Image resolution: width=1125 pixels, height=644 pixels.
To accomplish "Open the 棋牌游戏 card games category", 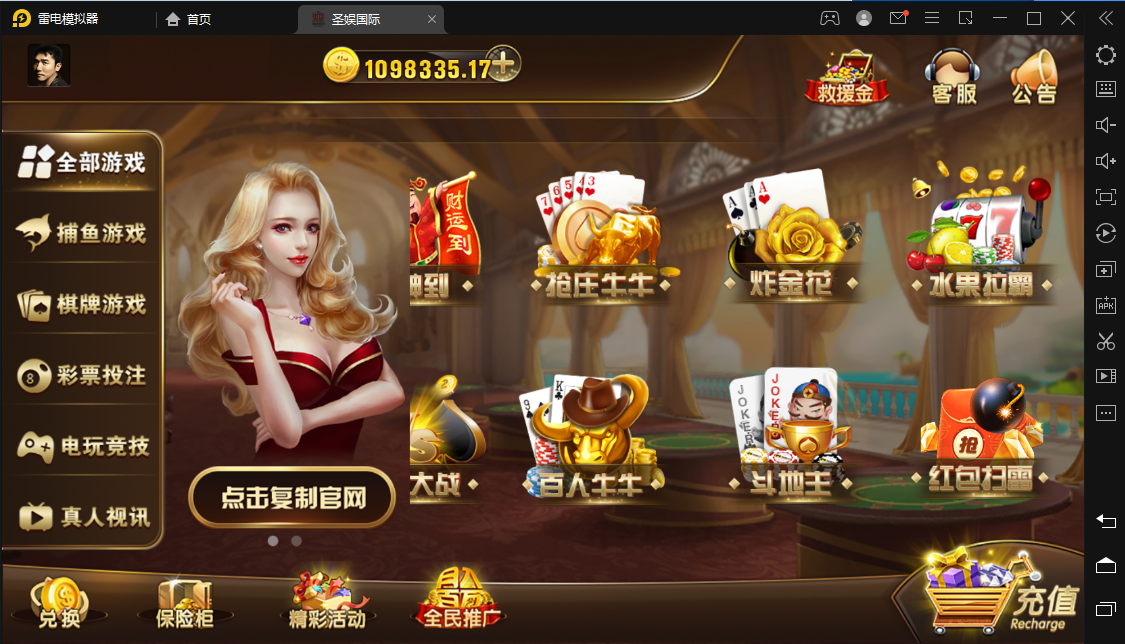I will pos(82,304).
